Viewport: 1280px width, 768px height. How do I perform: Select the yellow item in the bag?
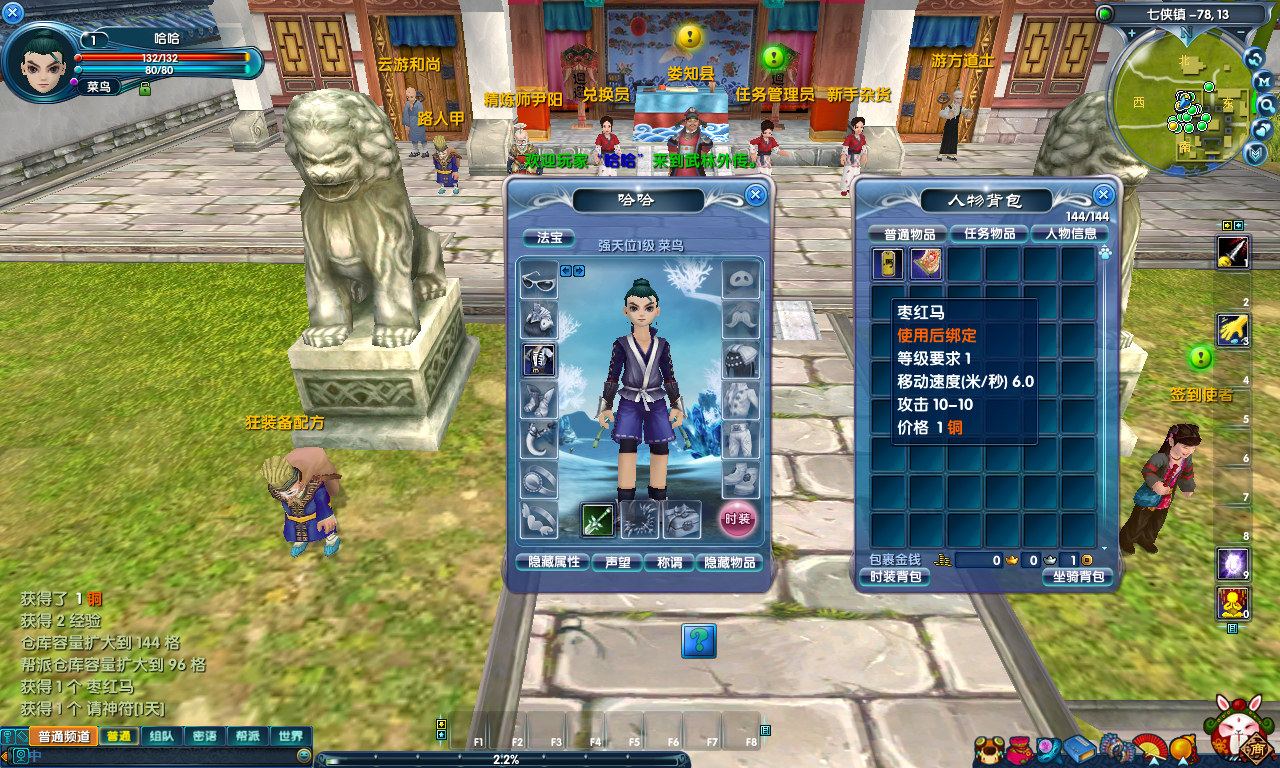click(887, 264)
